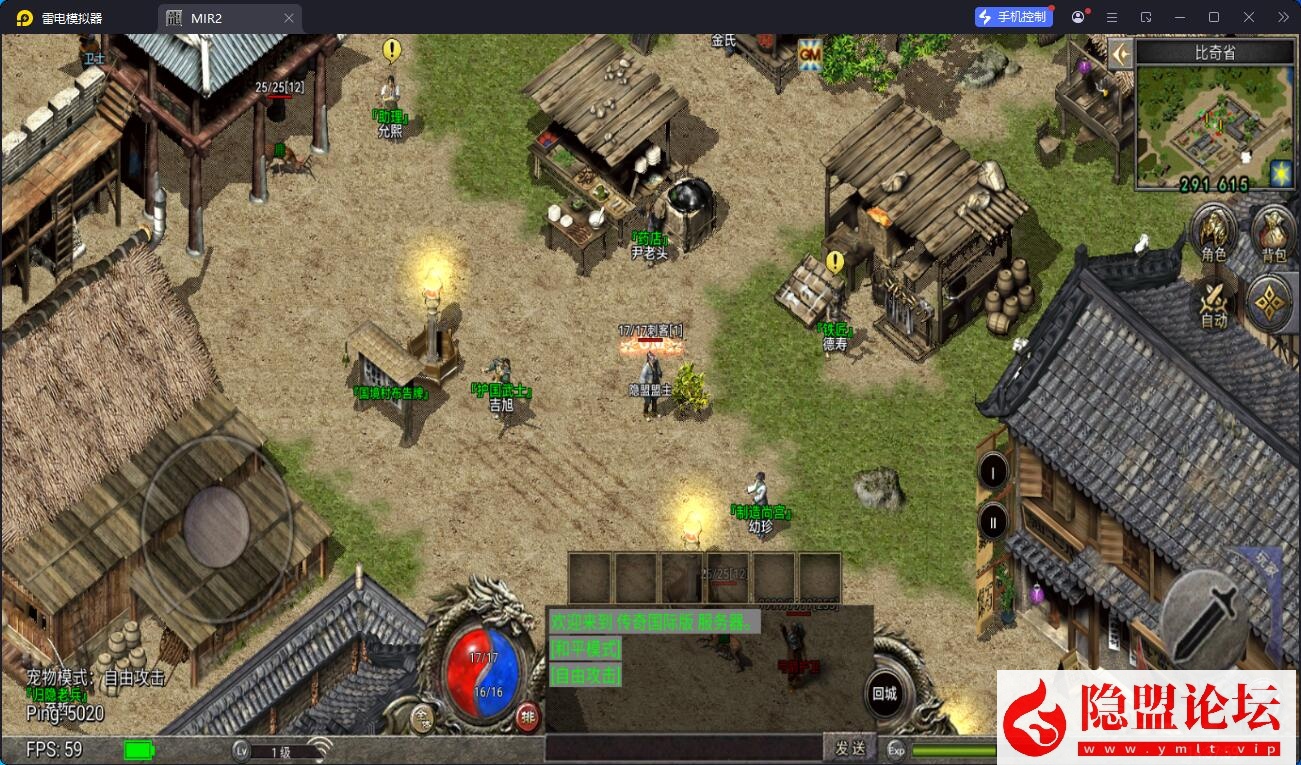Use 回城 return-to-town button
The height and width of the screenshot is (765, 1301).
(884, 694)
